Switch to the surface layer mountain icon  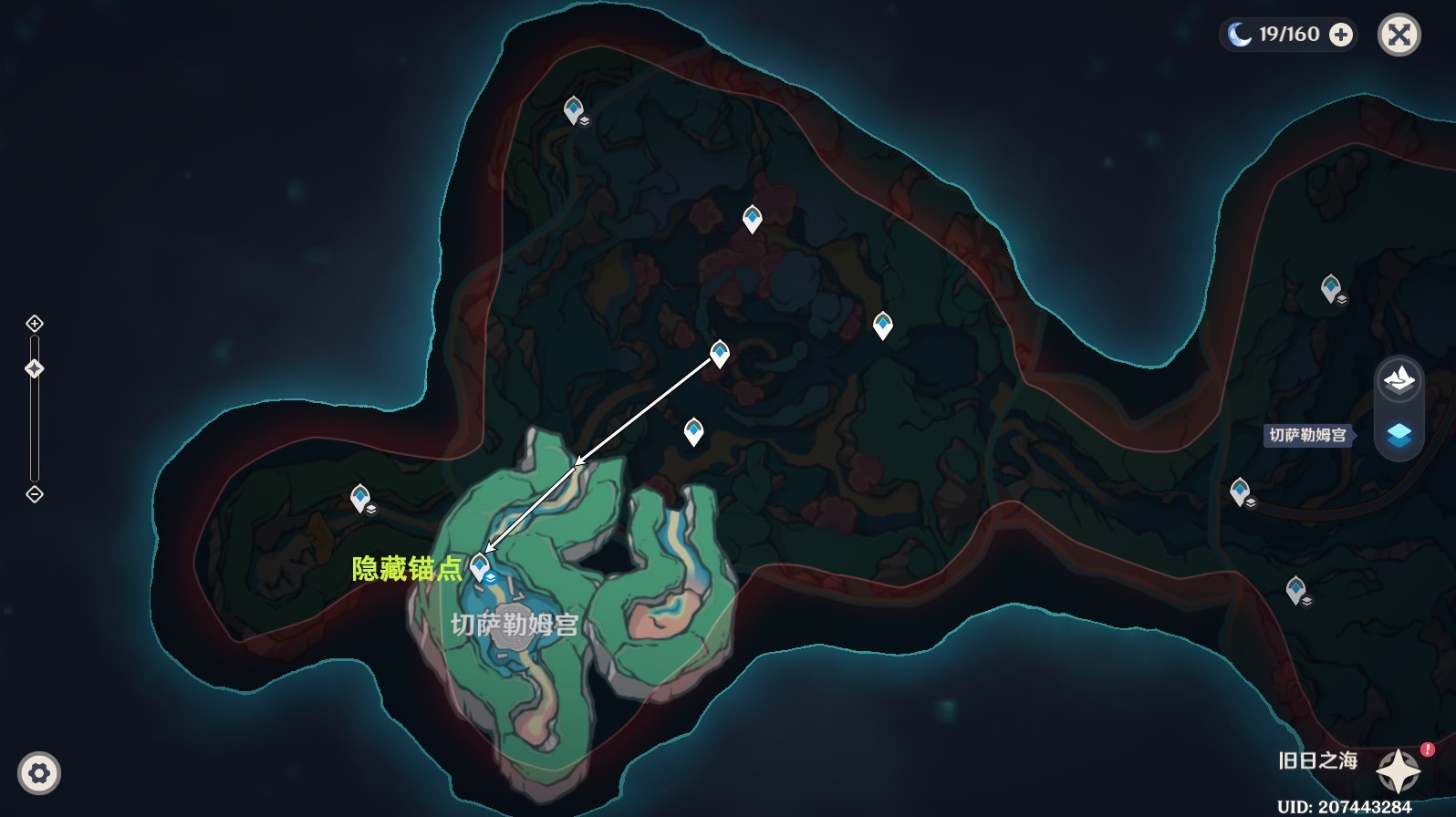(x=1399, y=378)
